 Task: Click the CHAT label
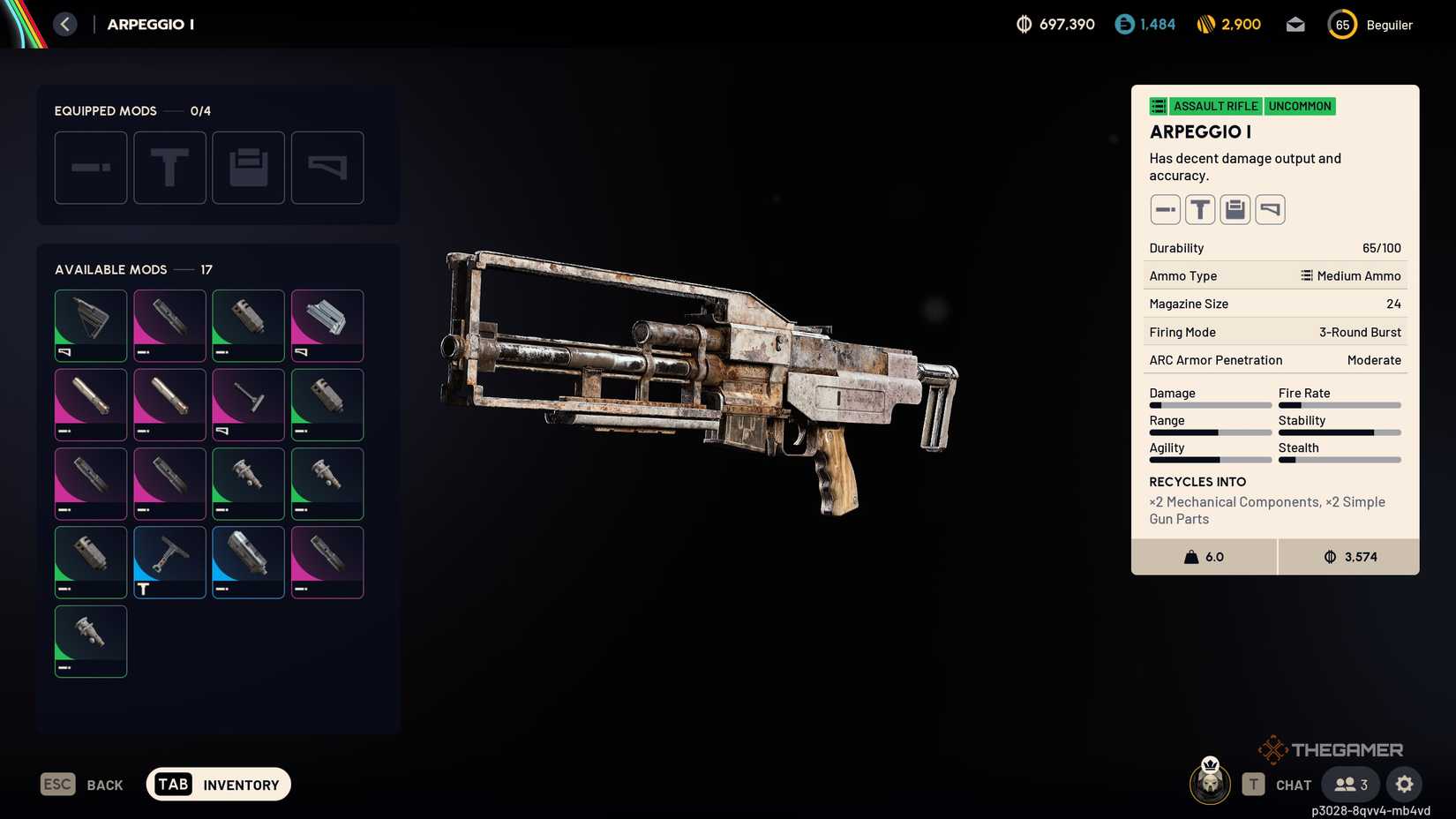pyautogui.click(x=1293, y=784)
